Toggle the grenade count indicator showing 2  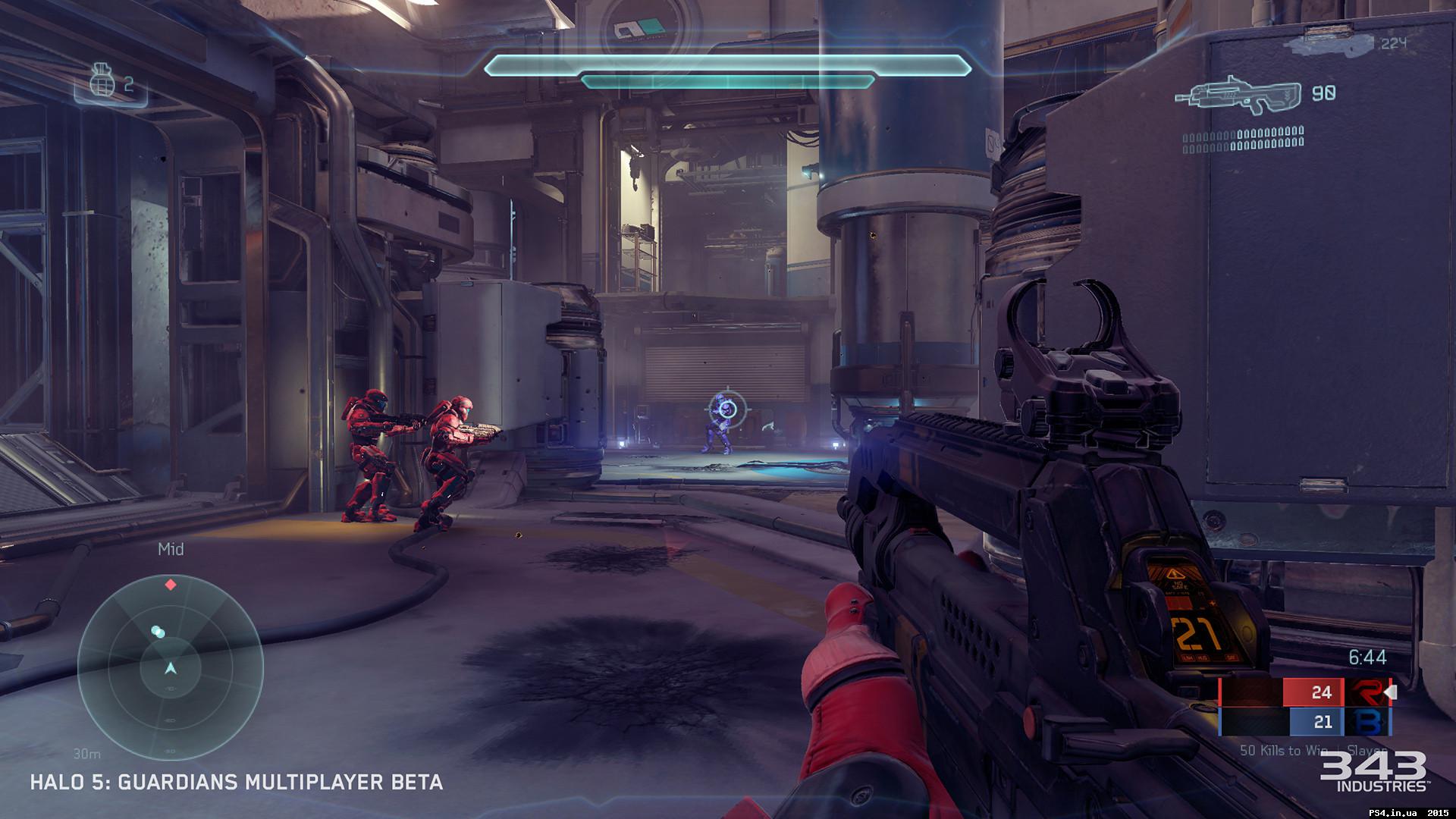127,85
